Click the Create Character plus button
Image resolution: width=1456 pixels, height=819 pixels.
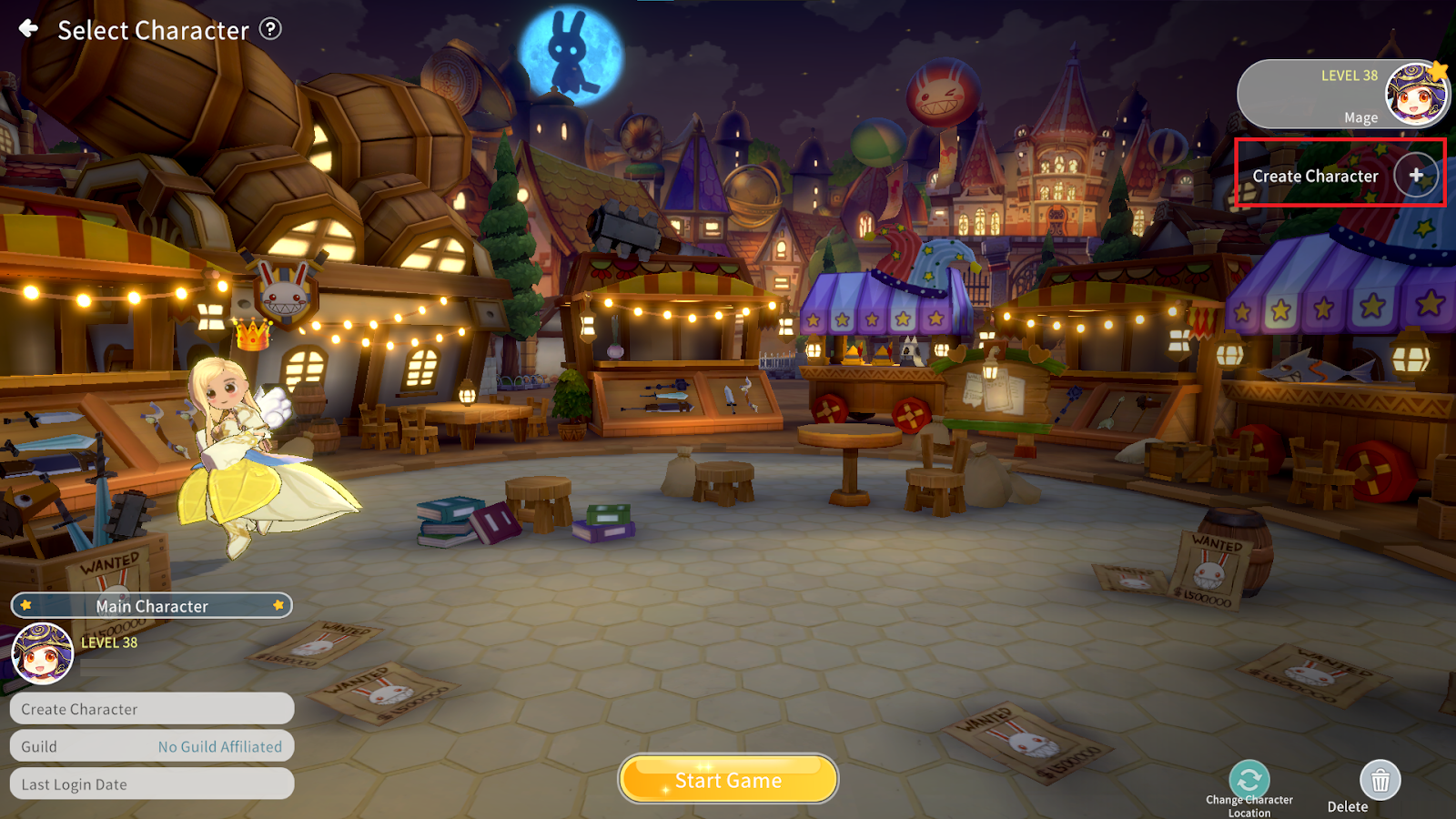tap(1416, 176)
